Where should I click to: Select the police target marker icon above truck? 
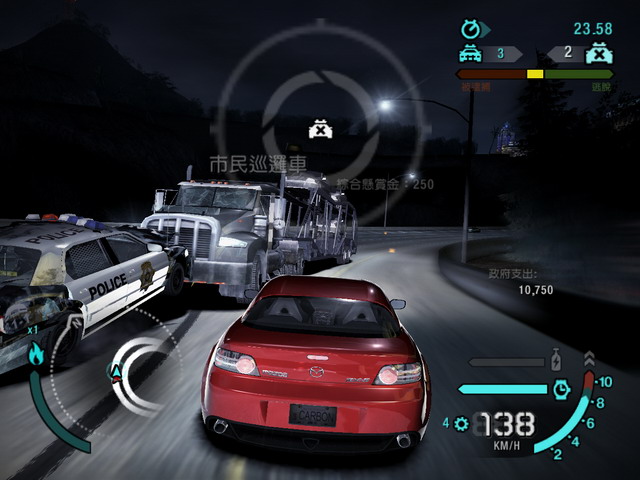click(320, 129)
